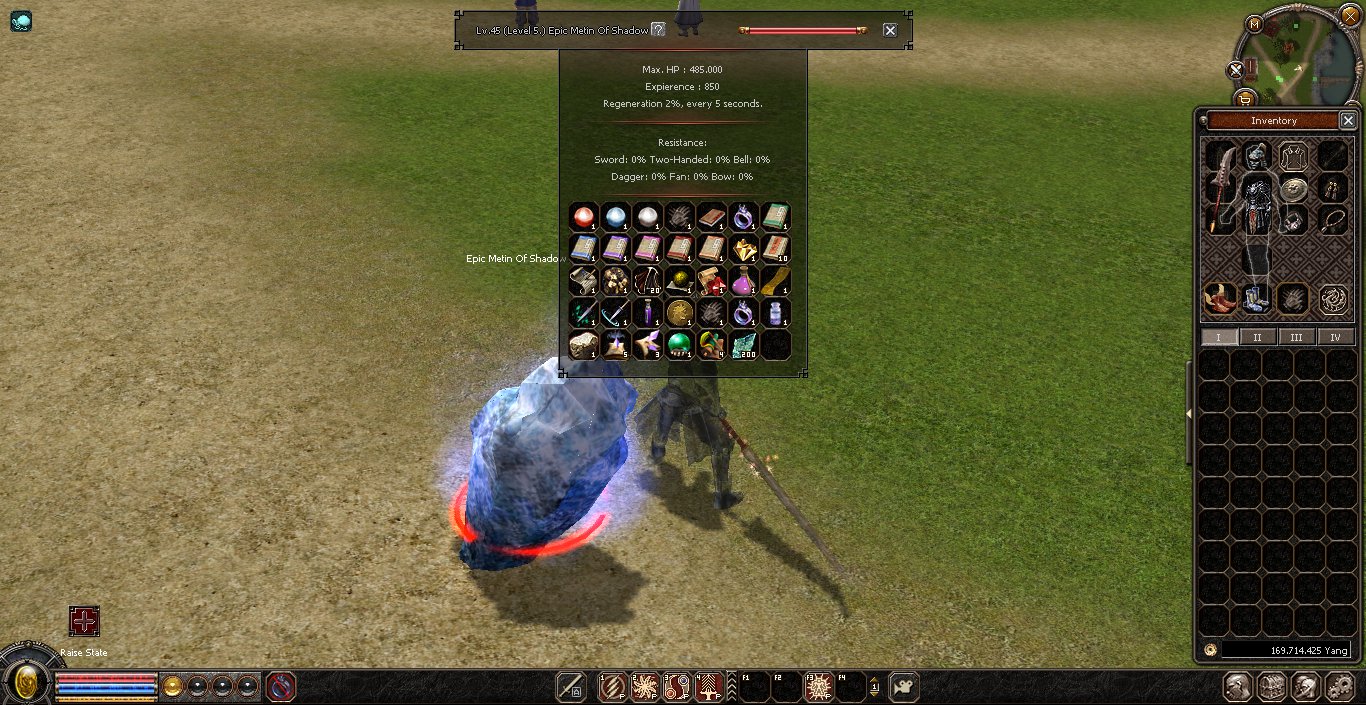1366x705 pixels.
Task: Choose the green helmet drop item
Action: [679, 345]
